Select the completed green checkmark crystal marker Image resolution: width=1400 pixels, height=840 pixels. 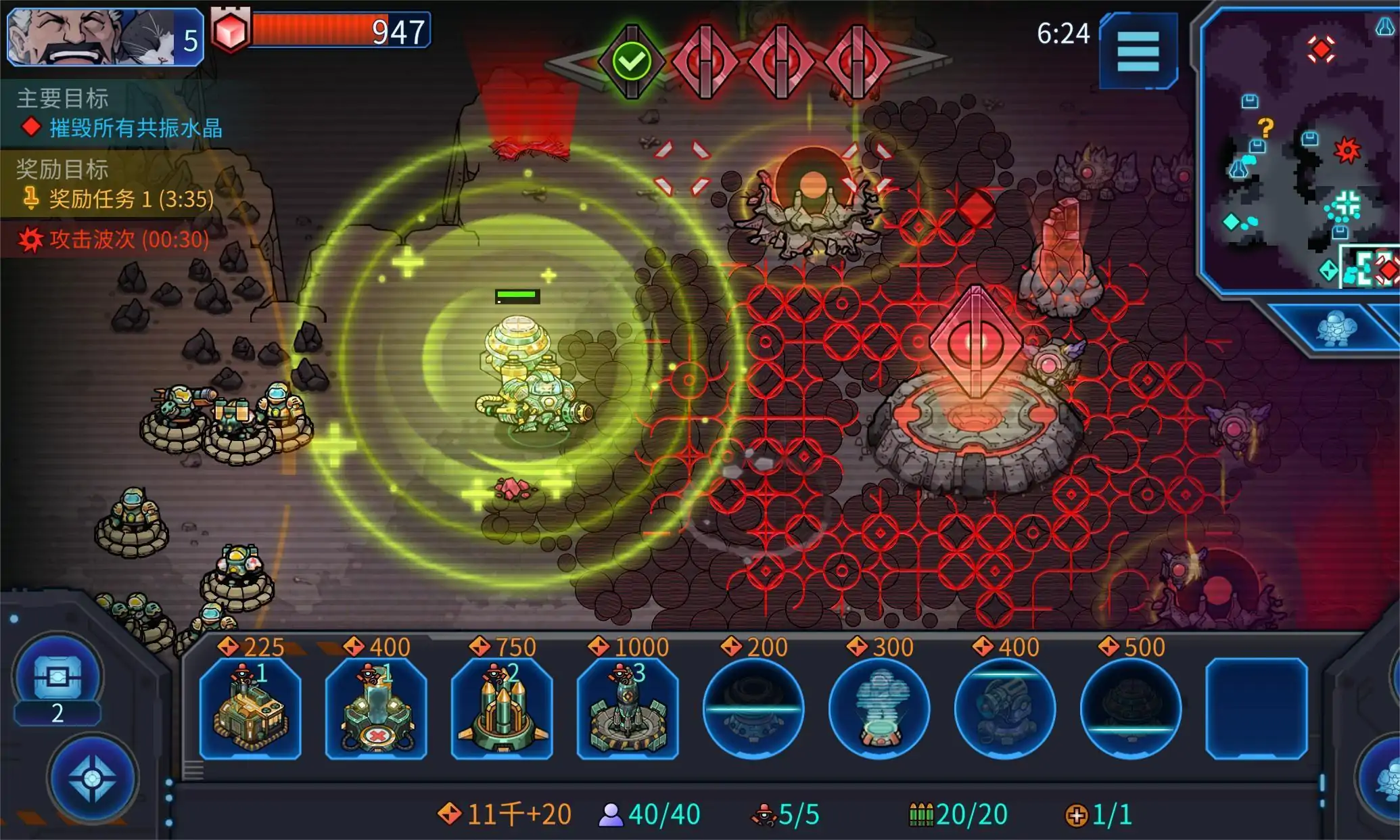click(x=632, y=62)
